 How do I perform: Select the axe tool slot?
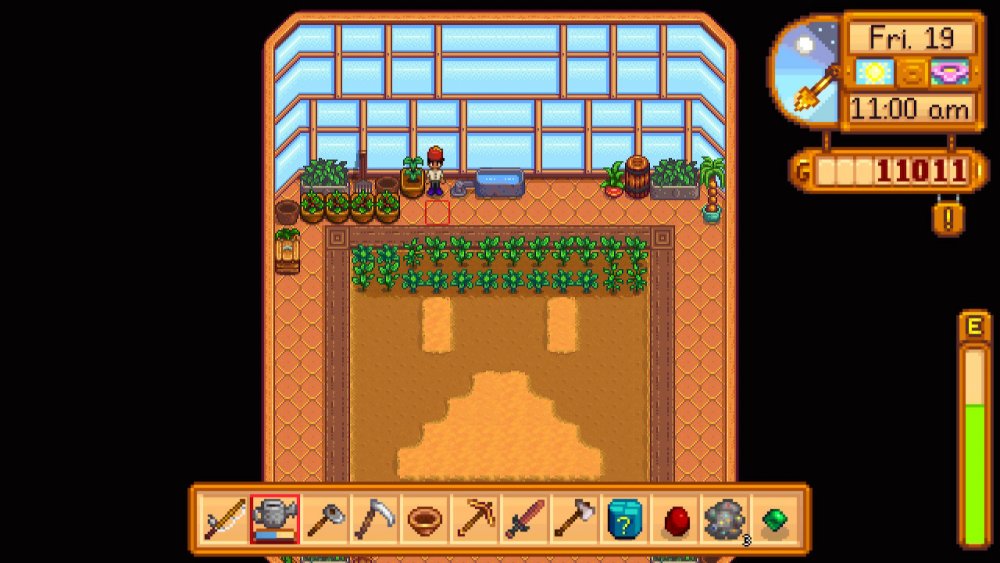574,519
